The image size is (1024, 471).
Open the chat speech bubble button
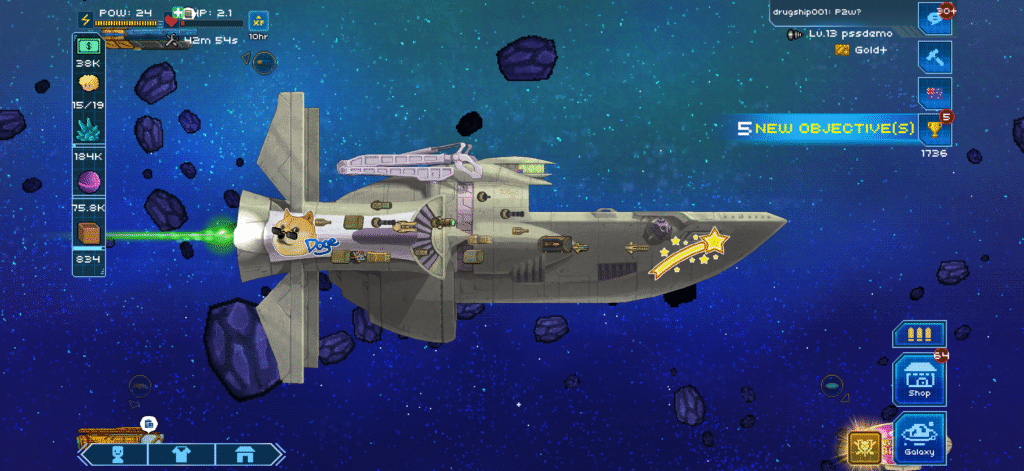(x=934, y=18)
